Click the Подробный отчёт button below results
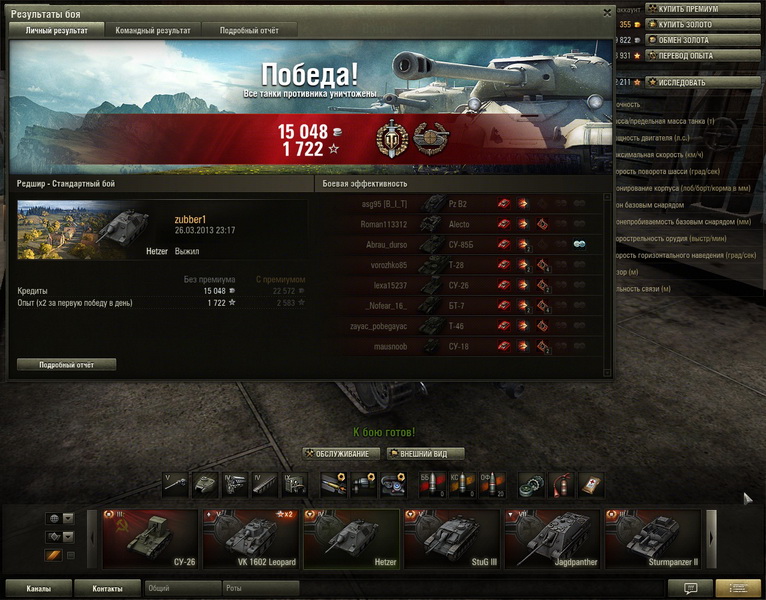The height and width of the screenshot is (600, 766). pyautogui.click(x=66, y=365)
